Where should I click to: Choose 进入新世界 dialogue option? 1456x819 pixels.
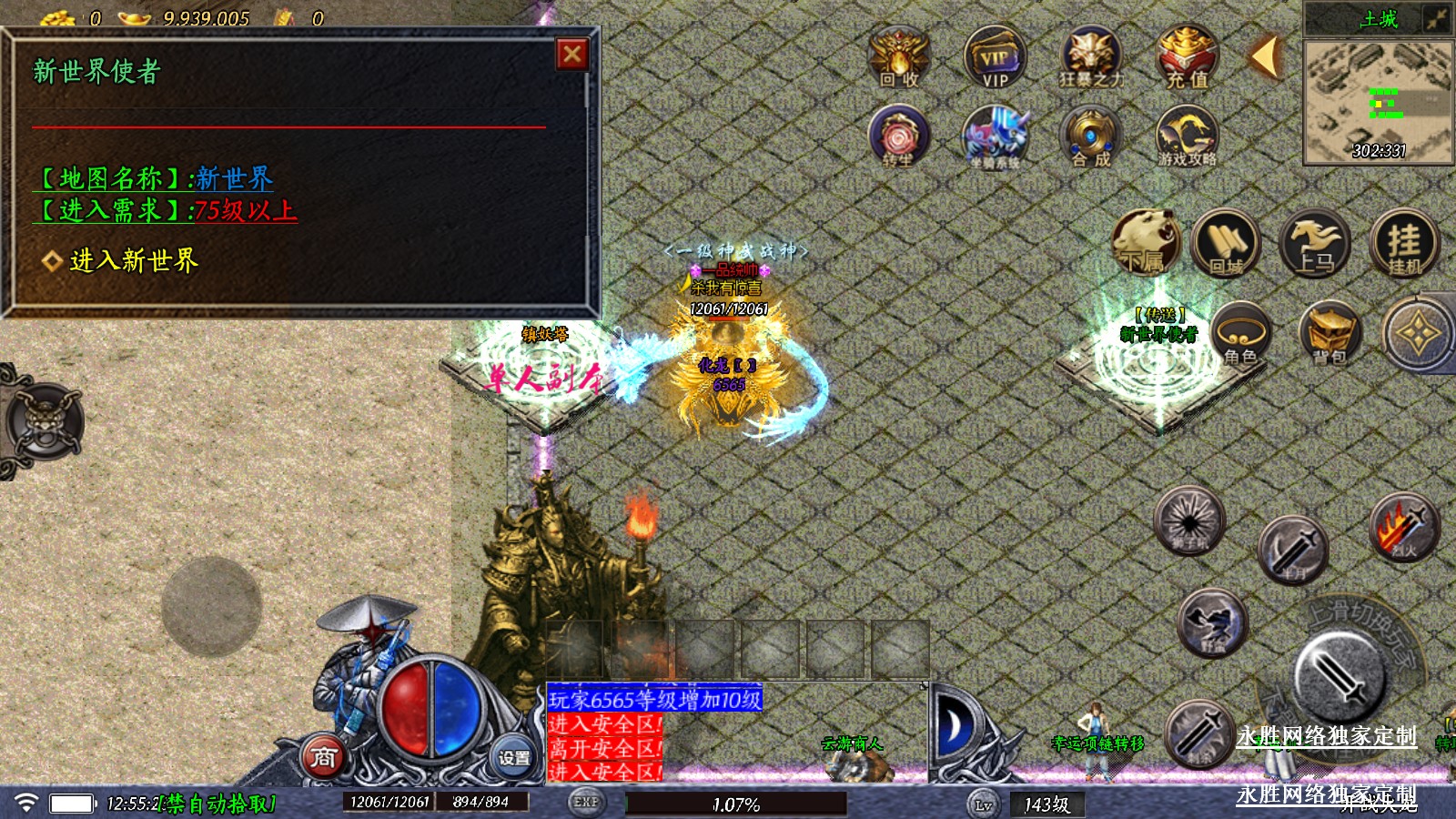[x=134, y=261]
